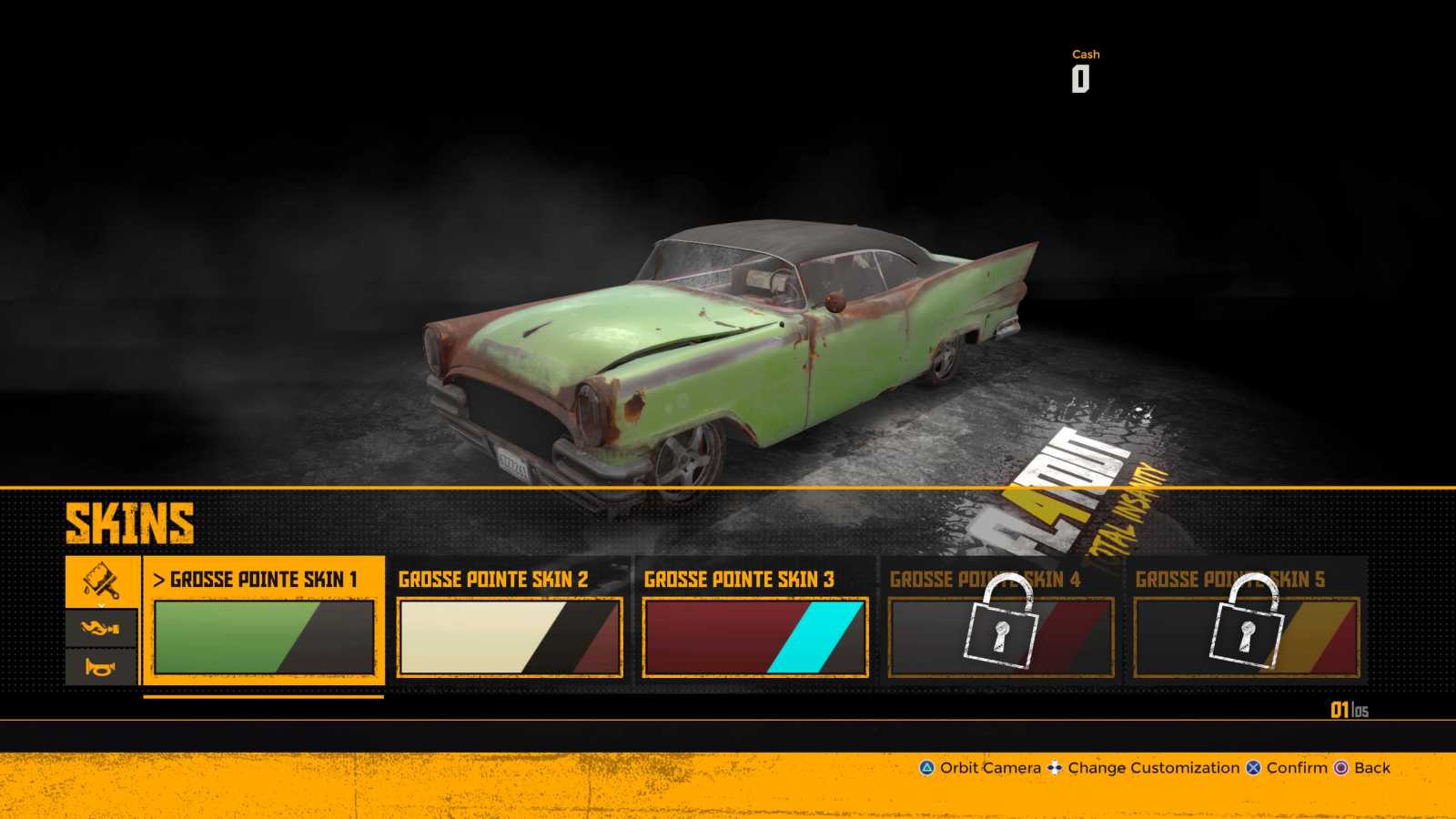The image size is (1456, 819).
Task: Switch to the horn customization tab
Action: (x=100, y=665)
